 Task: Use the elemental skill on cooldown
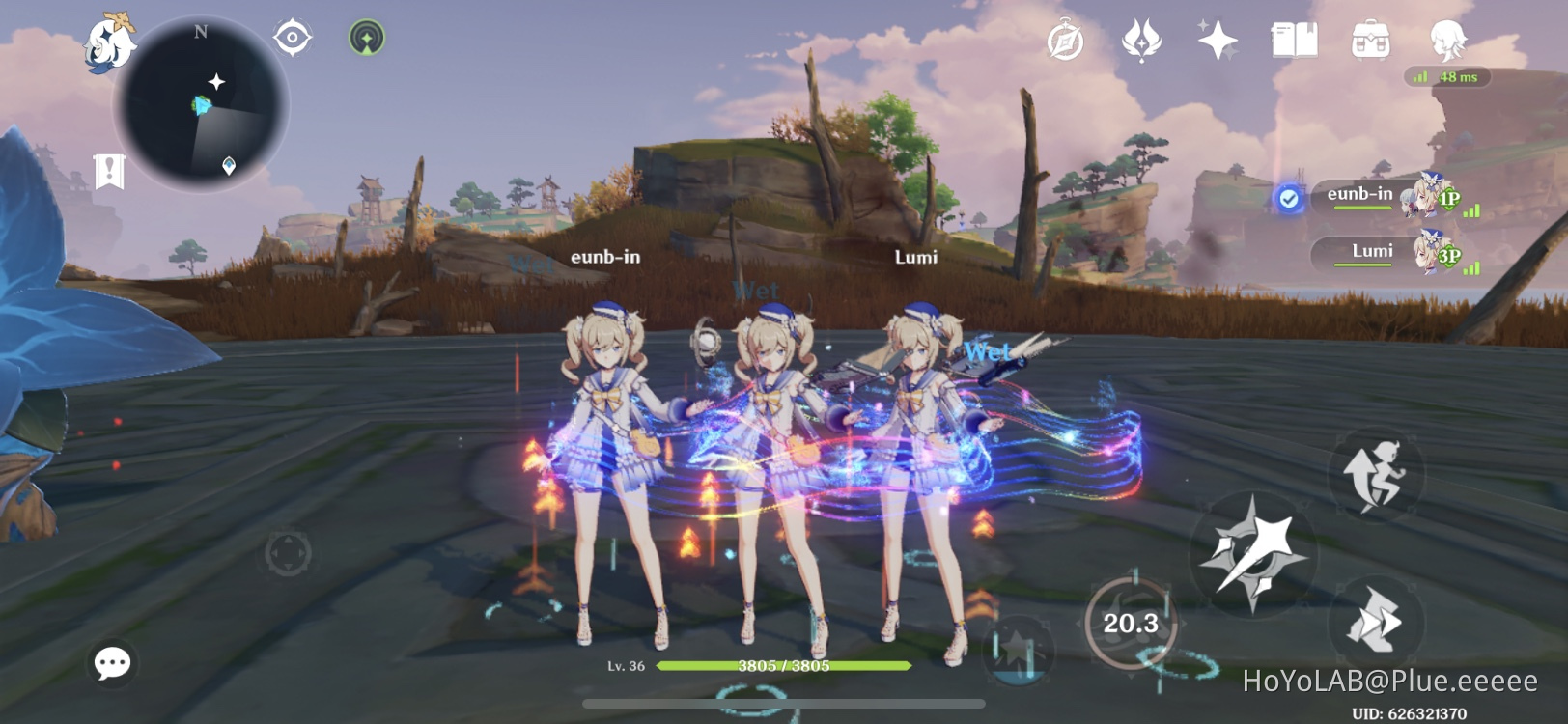pyautogui.click(x=1130, y=623)
